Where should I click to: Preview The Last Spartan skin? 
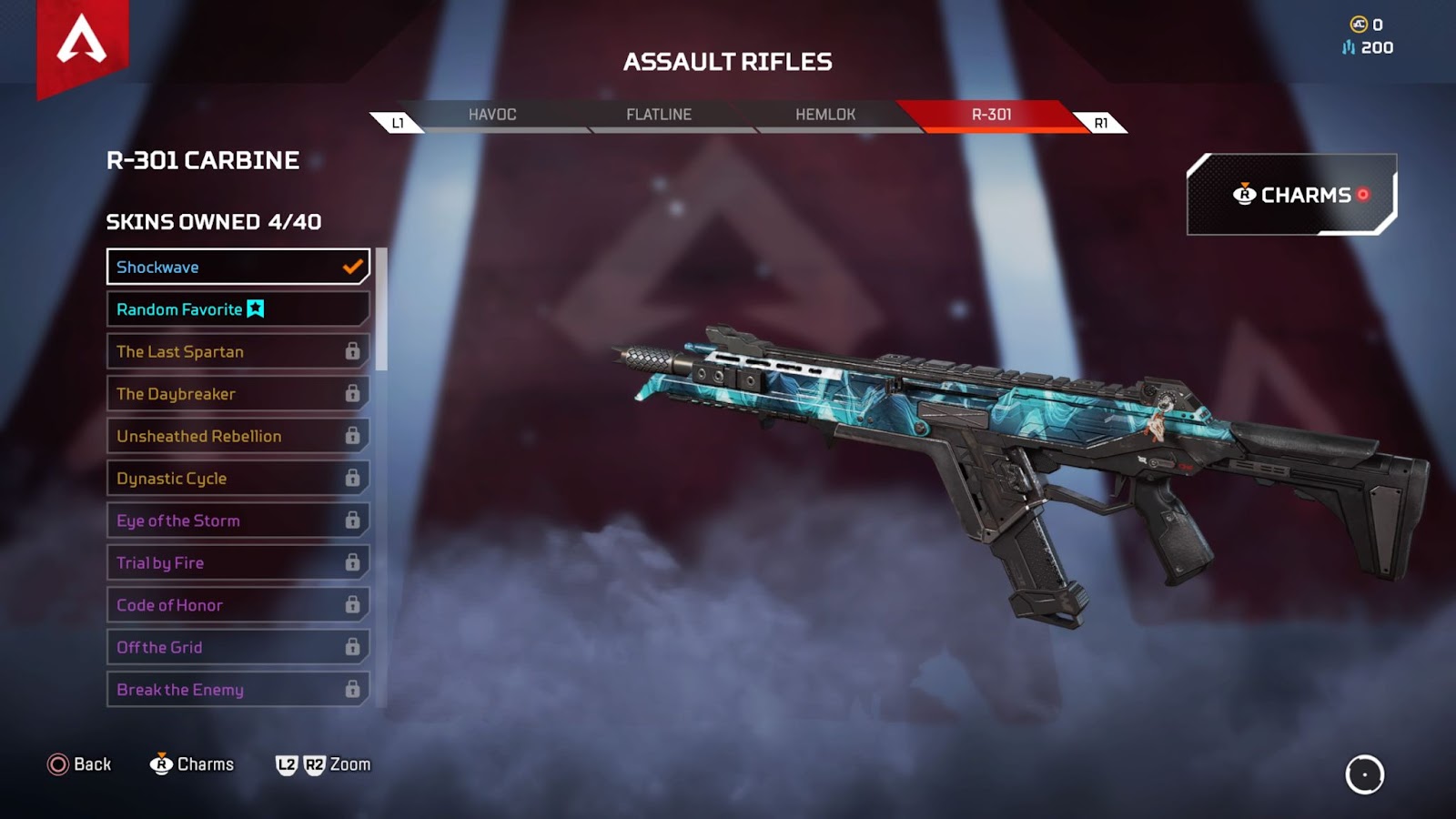(x=238, y=351)
